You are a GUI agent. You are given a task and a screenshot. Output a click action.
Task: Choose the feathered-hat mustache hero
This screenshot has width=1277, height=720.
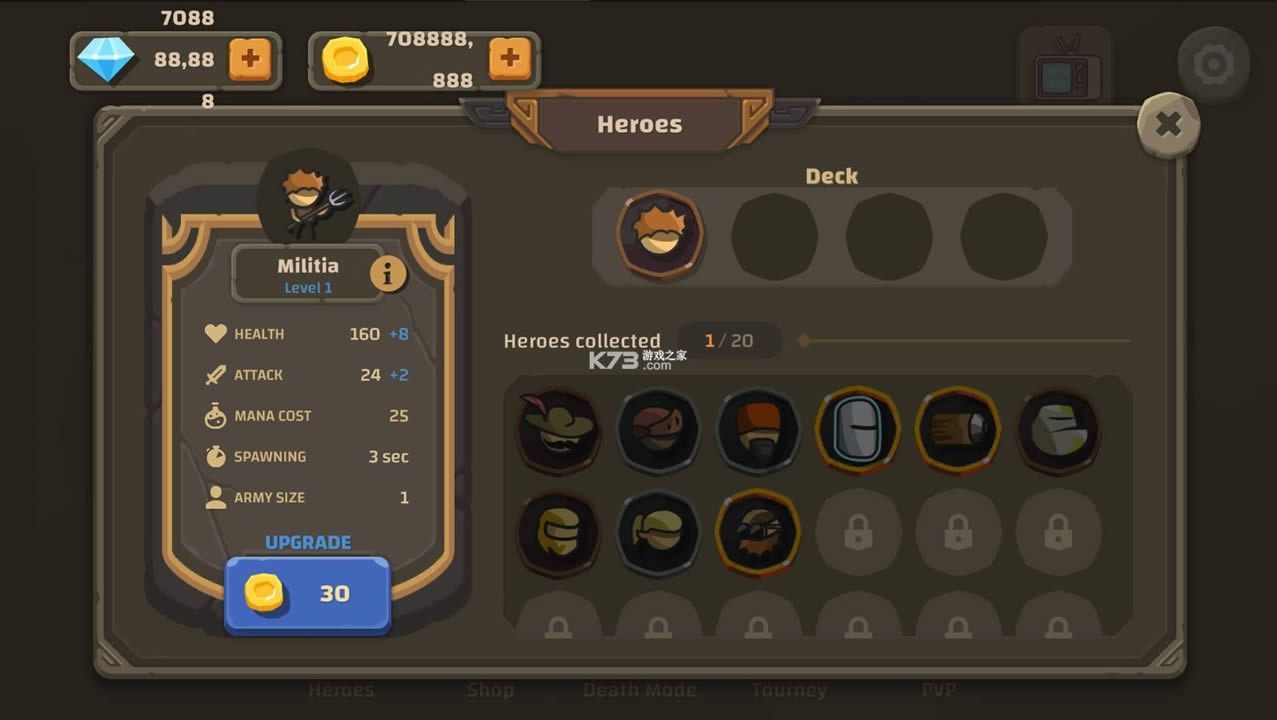click(559, 431)
